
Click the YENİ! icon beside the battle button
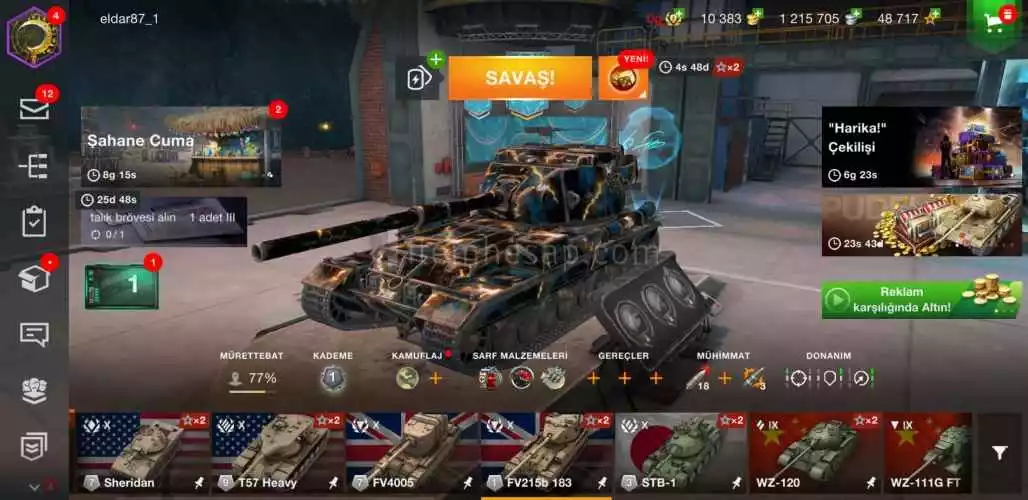click(x=623, y=78)
